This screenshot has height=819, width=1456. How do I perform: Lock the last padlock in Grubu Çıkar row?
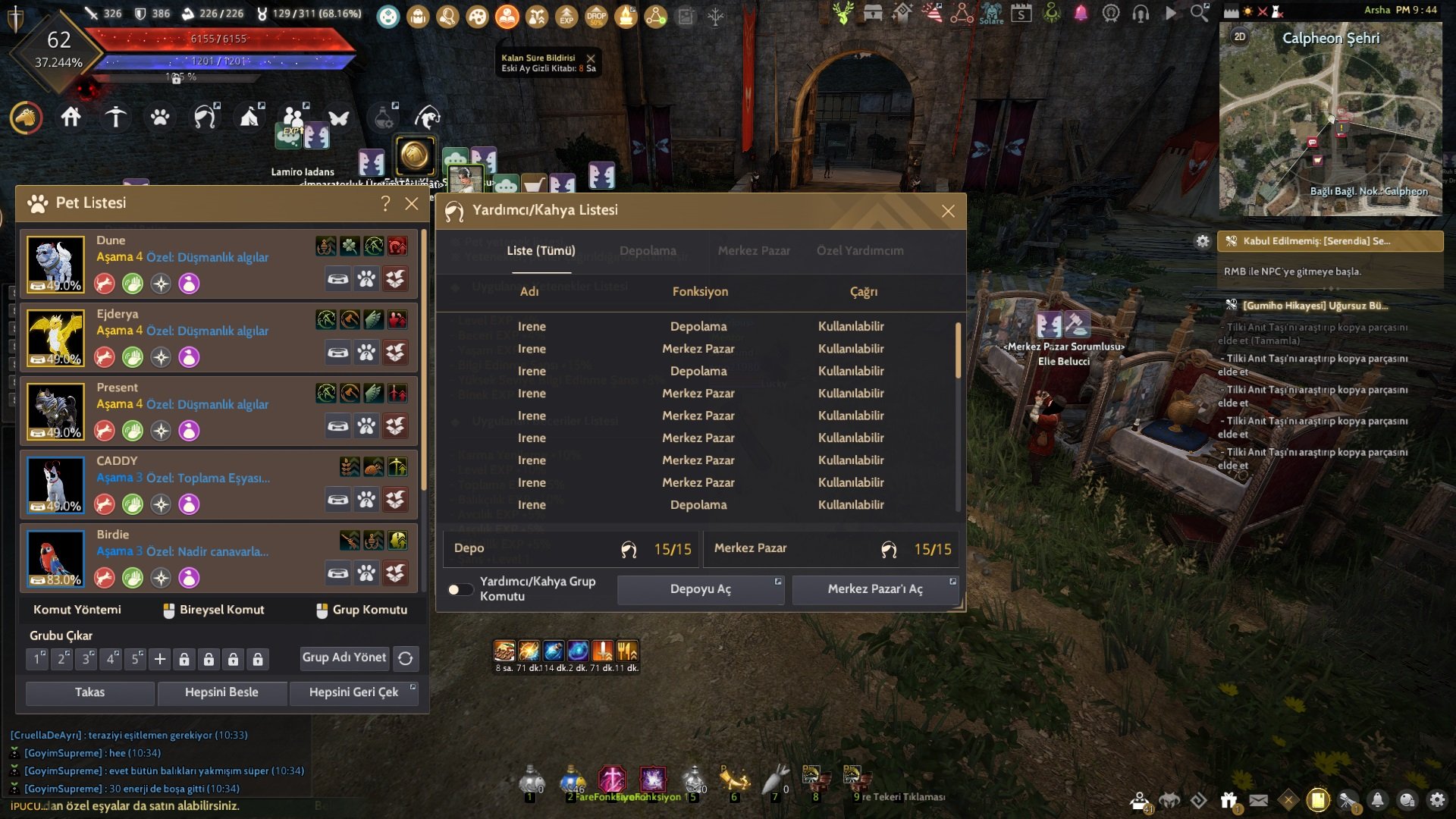(258, 659)
